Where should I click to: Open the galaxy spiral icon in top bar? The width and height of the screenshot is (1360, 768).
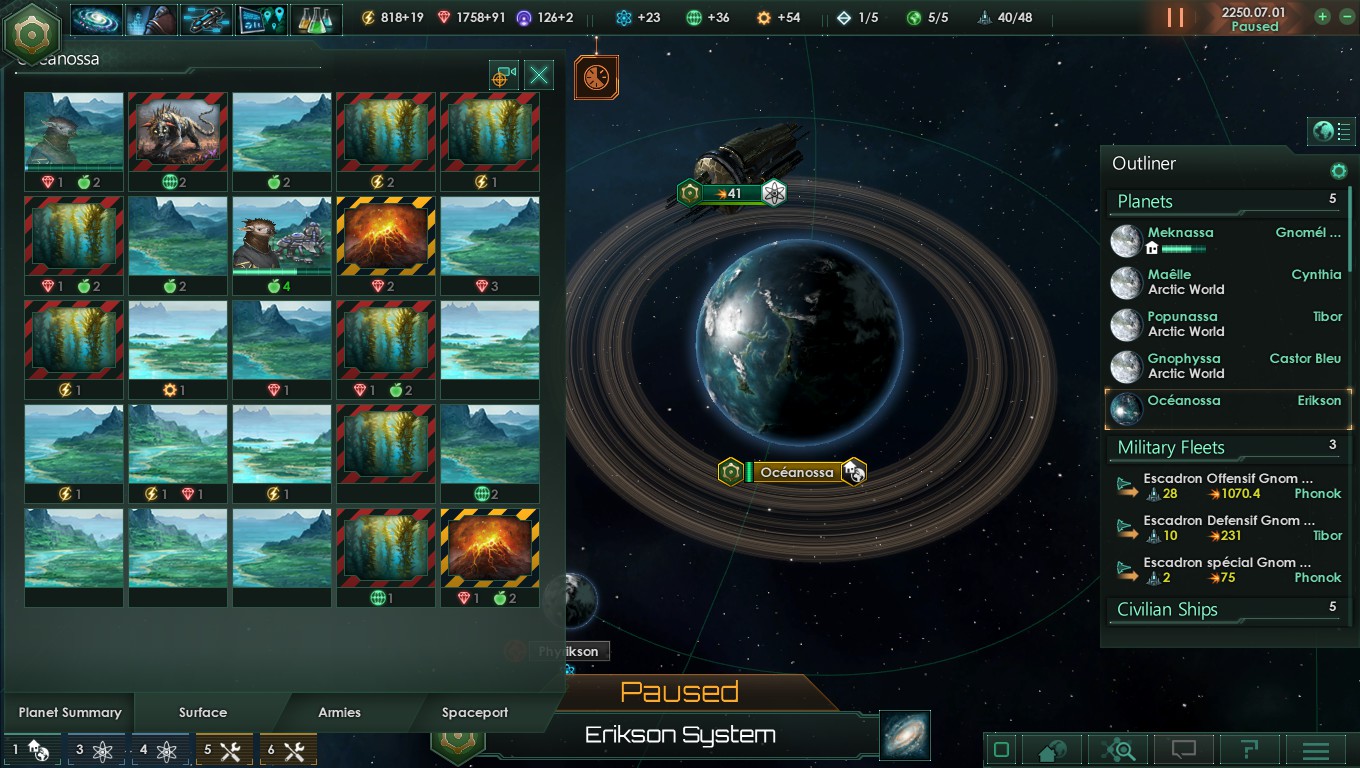tap(97, 19)
